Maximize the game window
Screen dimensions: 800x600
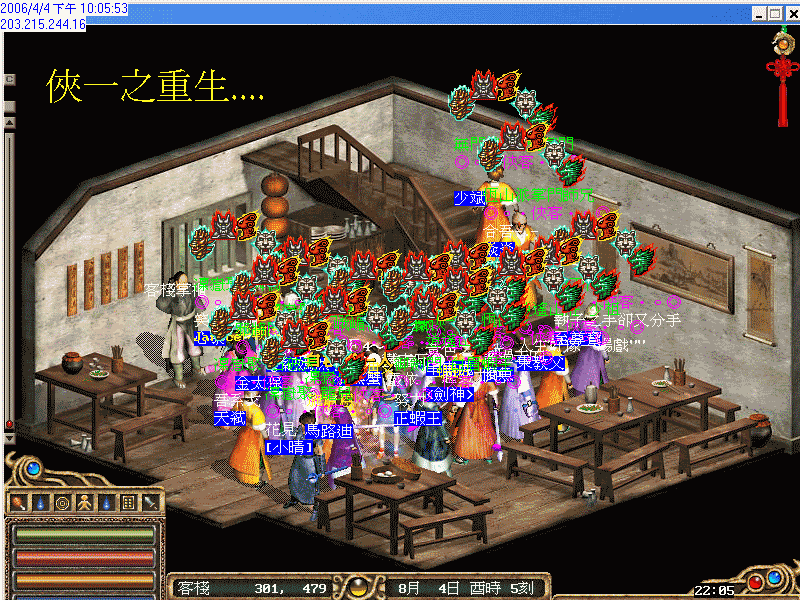[x=774, y=14]
